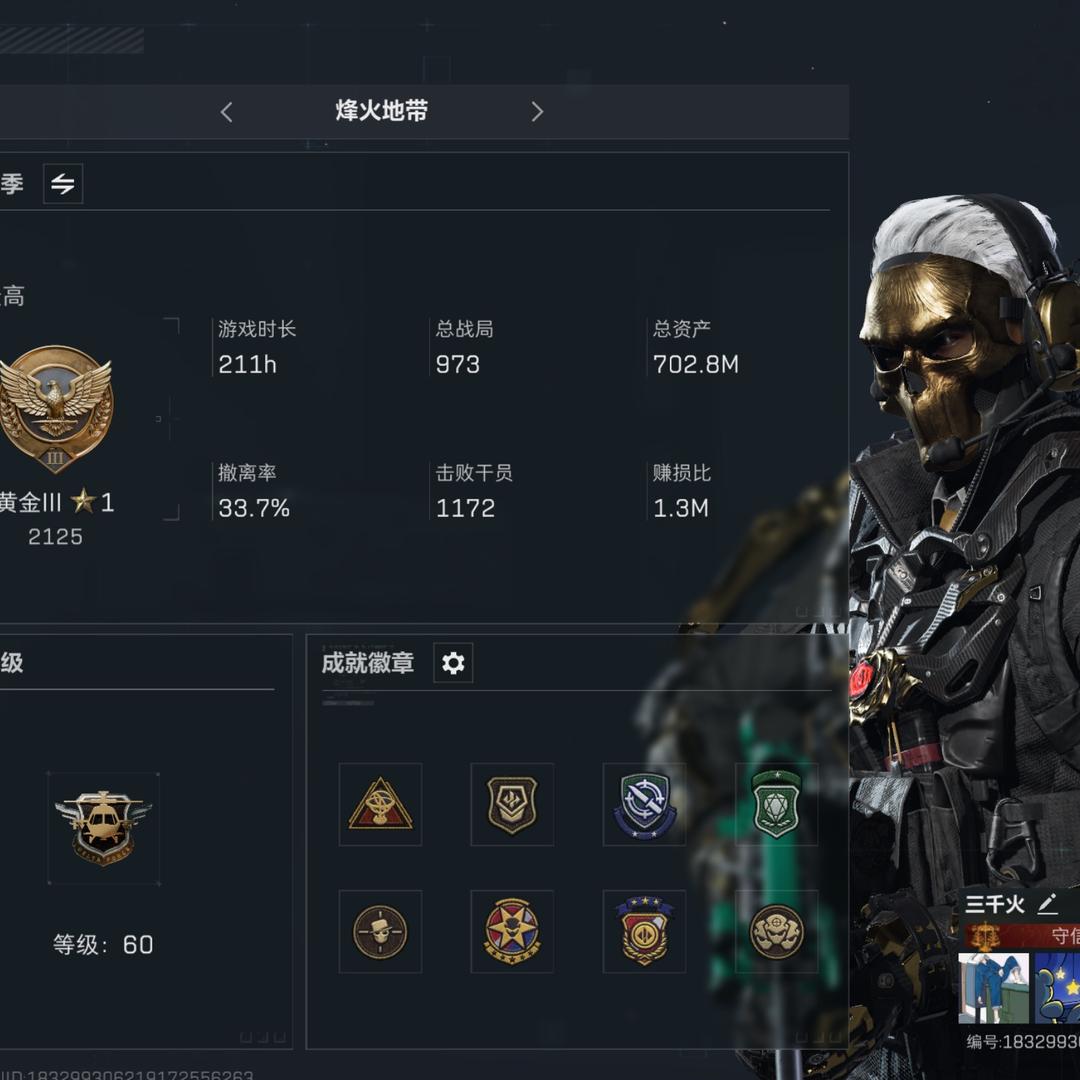Select the three-star red shield badge
This screenshot has width=1080, height=1080.
(644, 931)
